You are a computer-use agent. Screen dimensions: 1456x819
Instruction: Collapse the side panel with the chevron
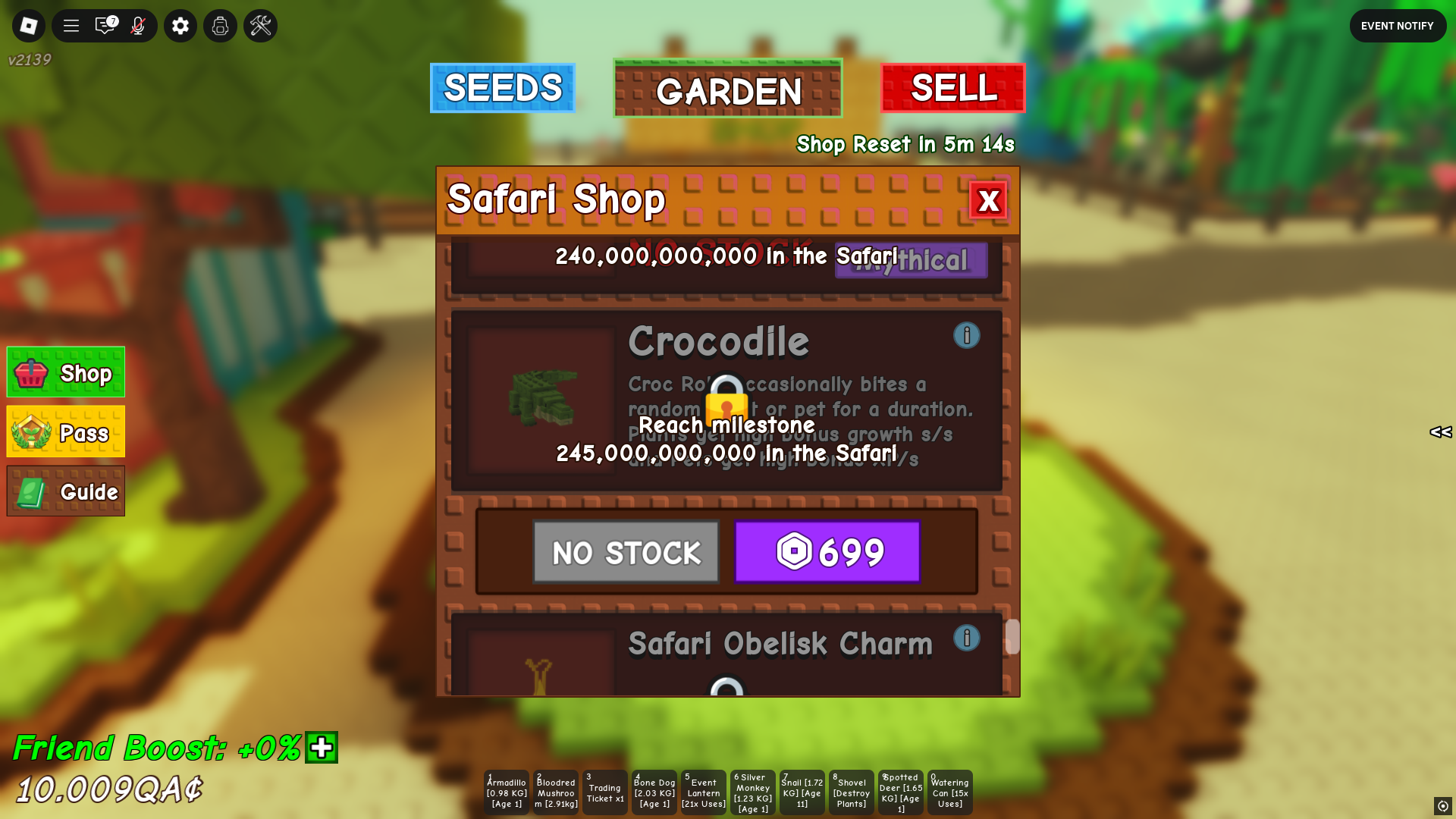(1440, 433)
